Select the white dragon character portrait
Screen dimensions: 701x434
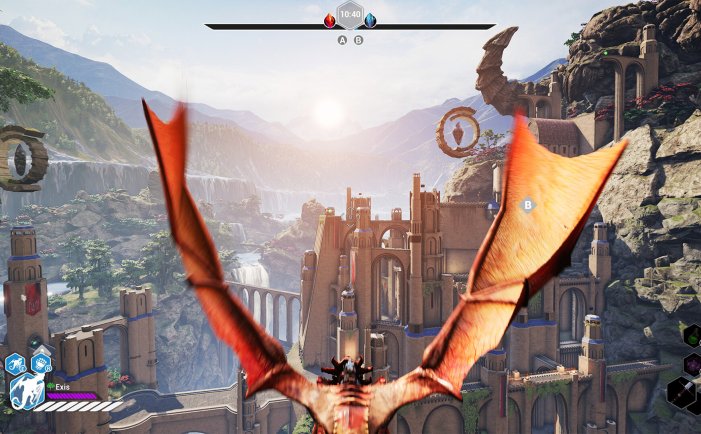(x=23, y=392)
